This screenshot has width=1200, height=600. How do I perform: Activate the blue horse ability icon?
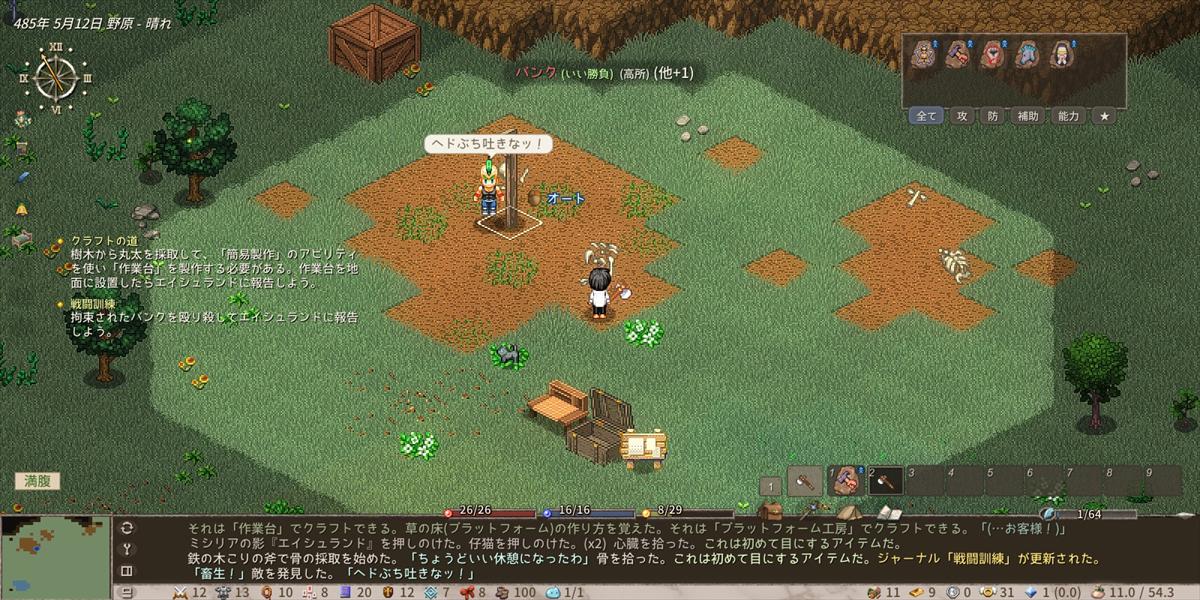tap(1027, 55)
